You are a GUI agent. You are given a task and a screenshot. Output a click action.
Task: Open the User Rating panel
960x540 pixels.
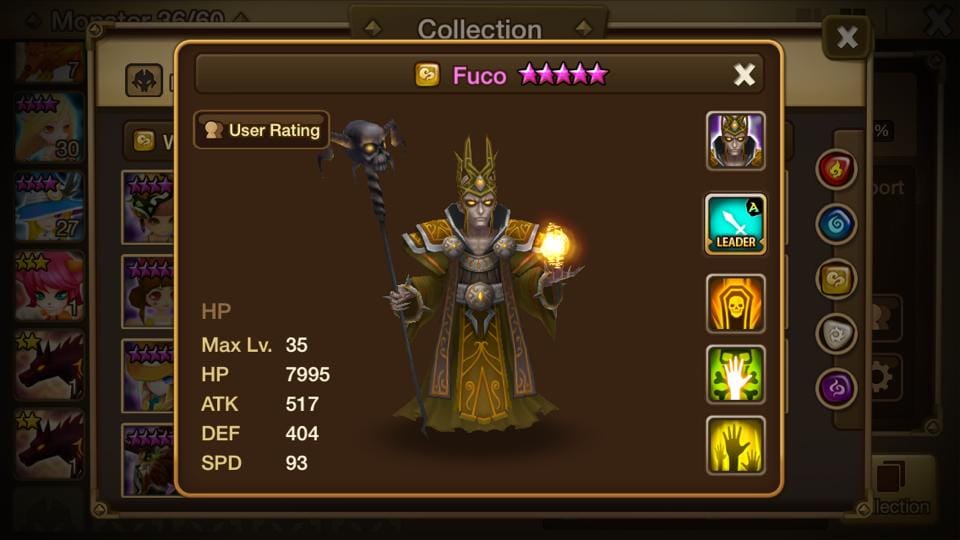coord(262,130)
